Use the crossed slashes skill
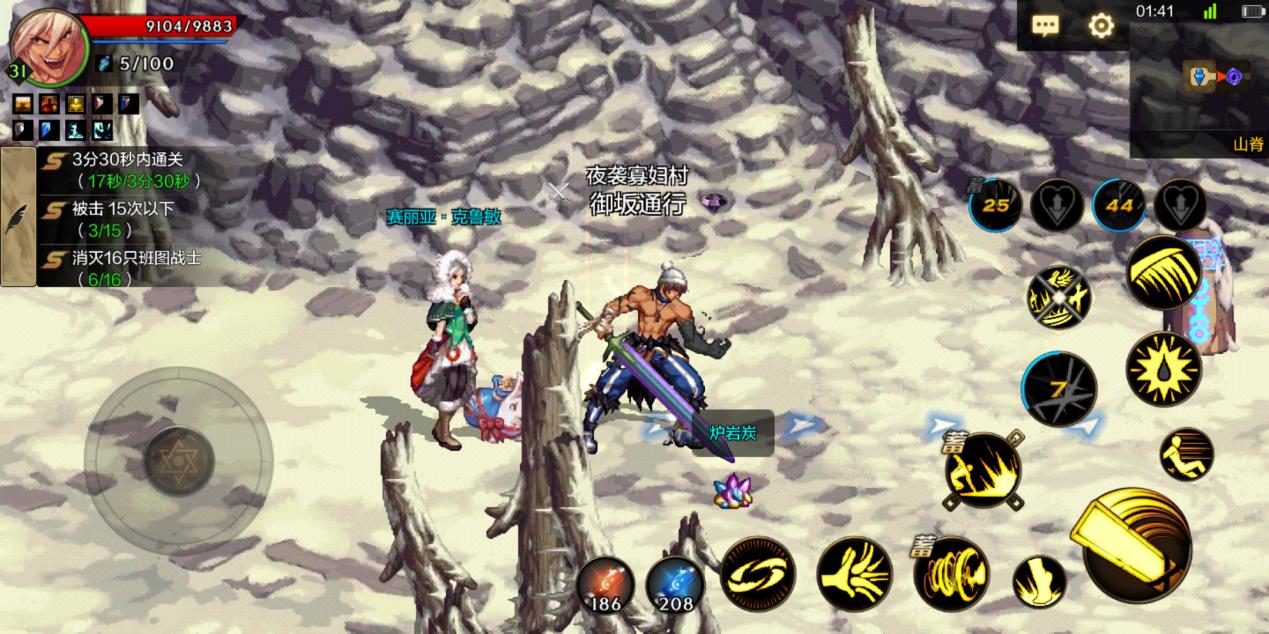The height and width of the screenshot is (634, 1269). (x=1059, y=297)
